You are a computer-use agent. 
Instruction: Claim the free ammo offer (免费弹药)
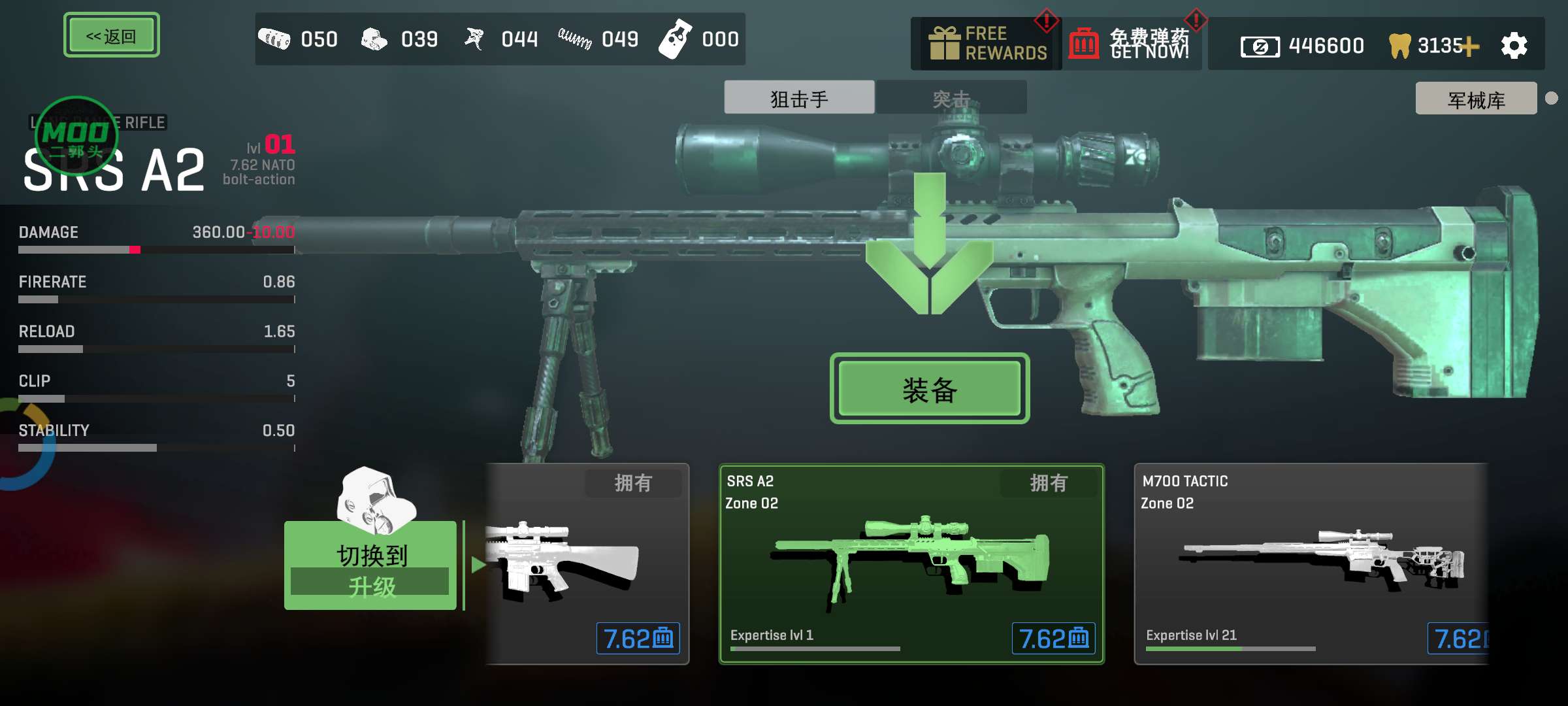[x=1132, y=44]
